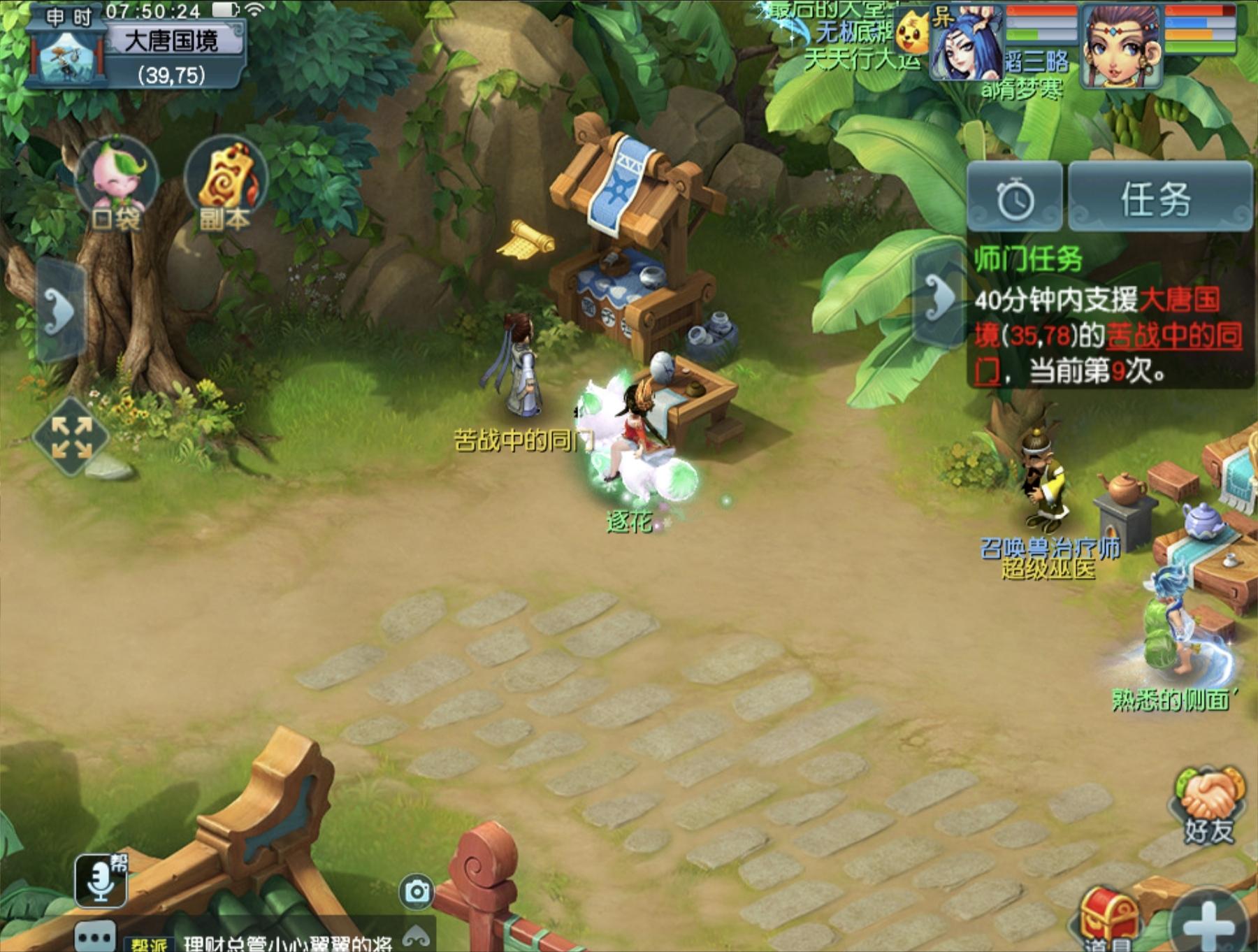The height and width of the screenshot is (952, 1258).
Task: Follow the 师门任务 quest tracker entry
Action: 1108,318
